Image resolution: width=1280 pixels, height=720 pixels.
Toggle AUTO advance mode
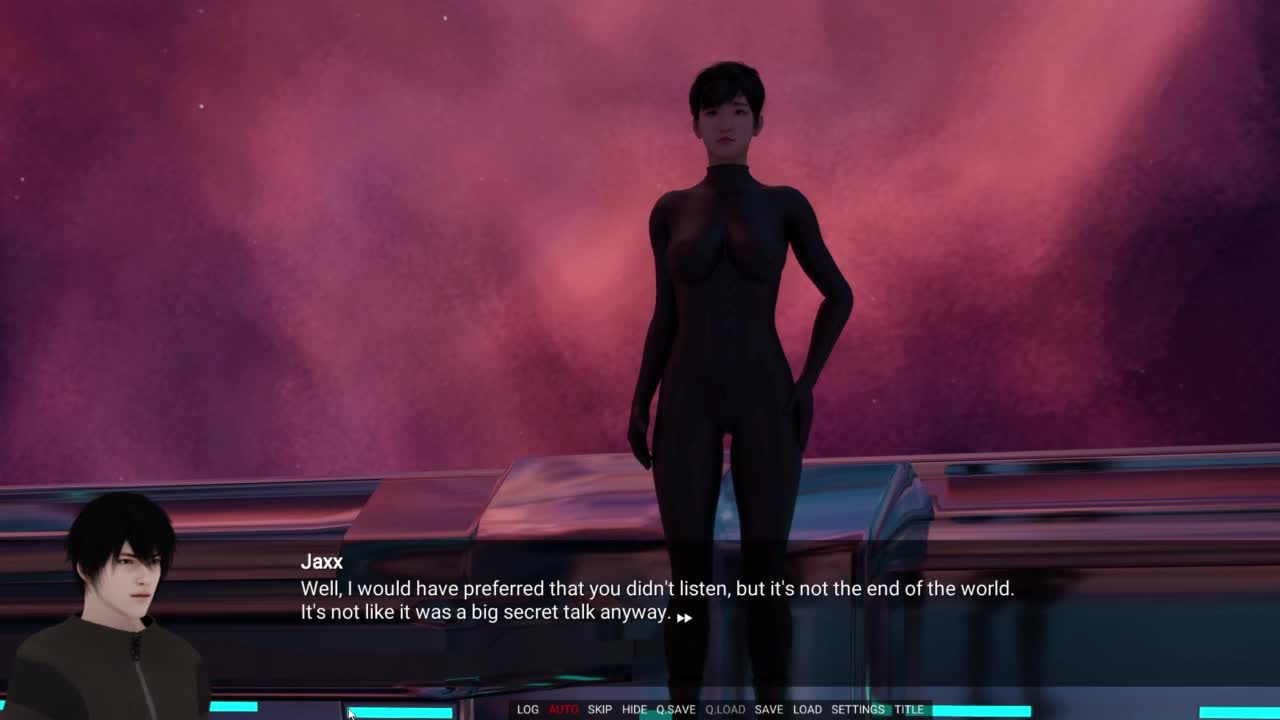[563, 710]
